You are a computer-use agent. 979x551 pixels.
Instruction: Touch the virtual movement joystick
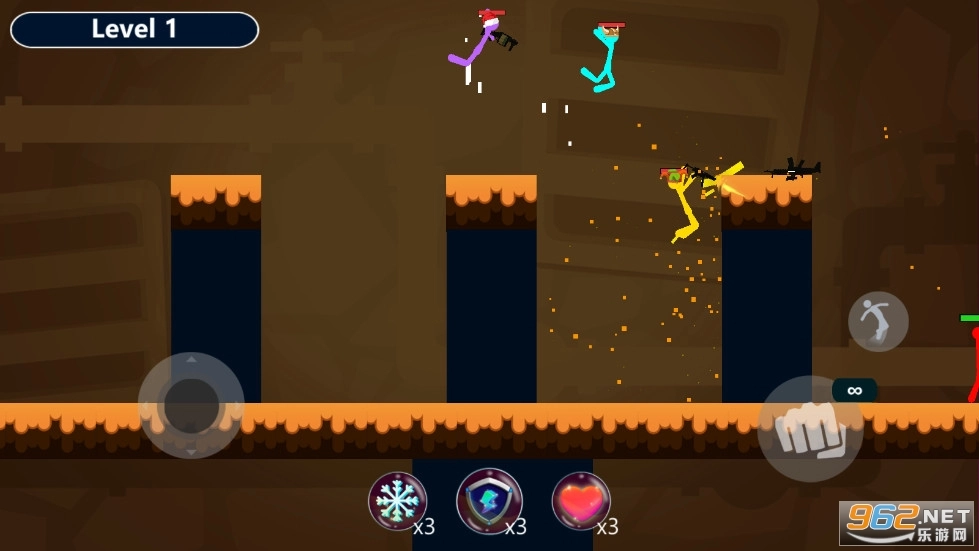(x=191, y=405)
